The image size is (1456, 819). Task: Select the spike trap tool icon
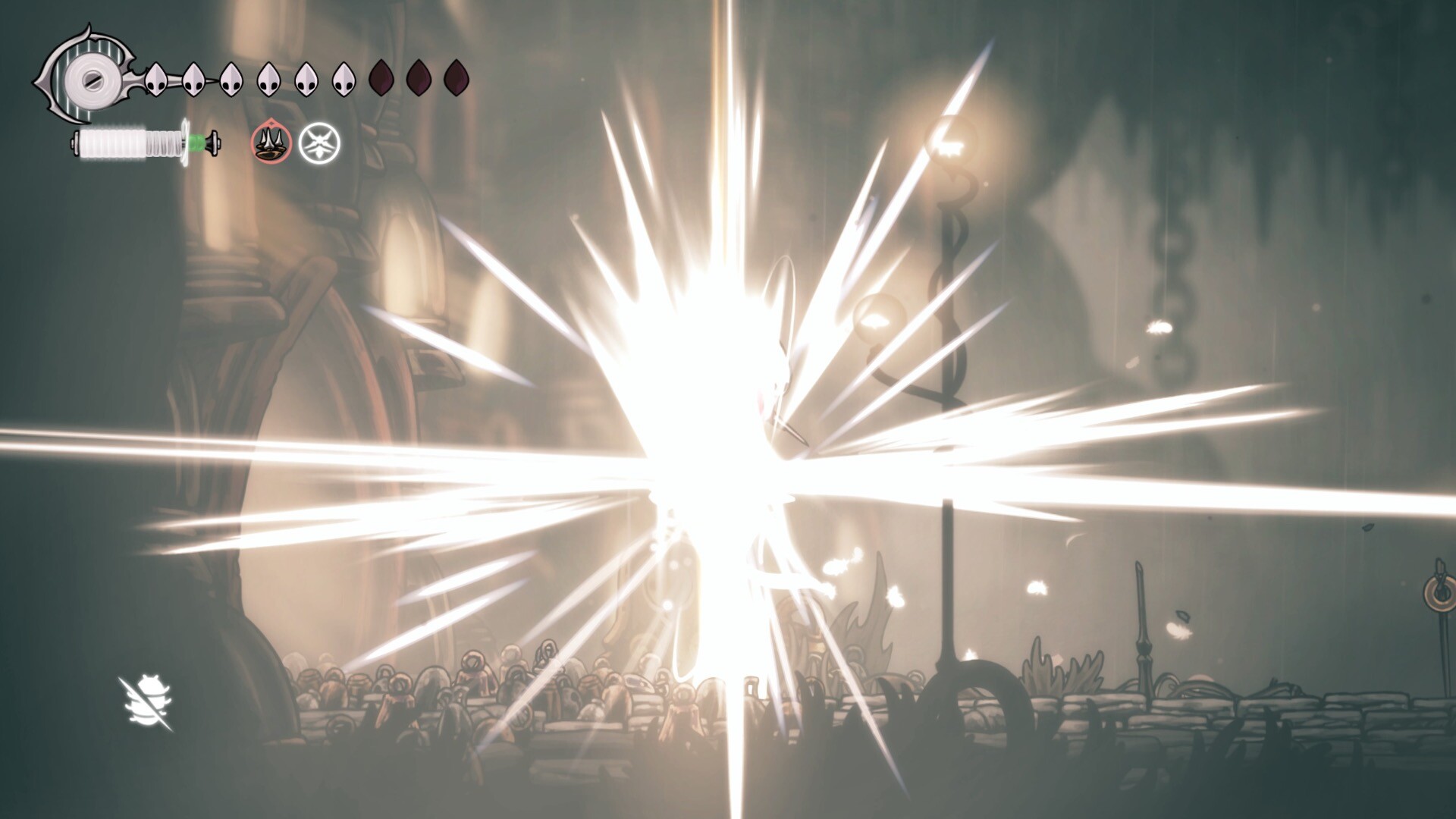(x=271, y=143)
